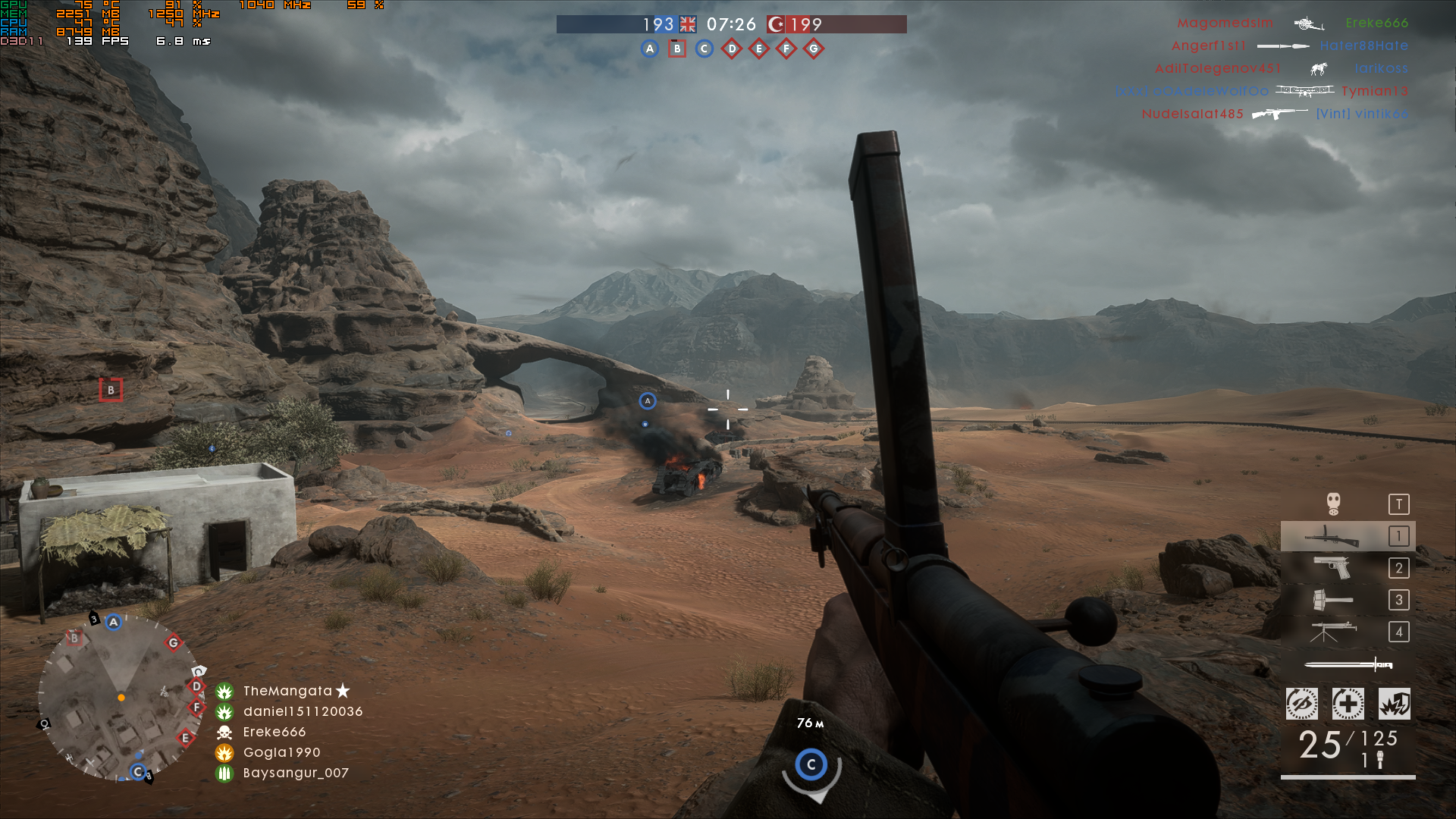Click squad member Baysangur_007
Image resolution: width=1456 pixels, height=819 pixels.
coord(296,773)
